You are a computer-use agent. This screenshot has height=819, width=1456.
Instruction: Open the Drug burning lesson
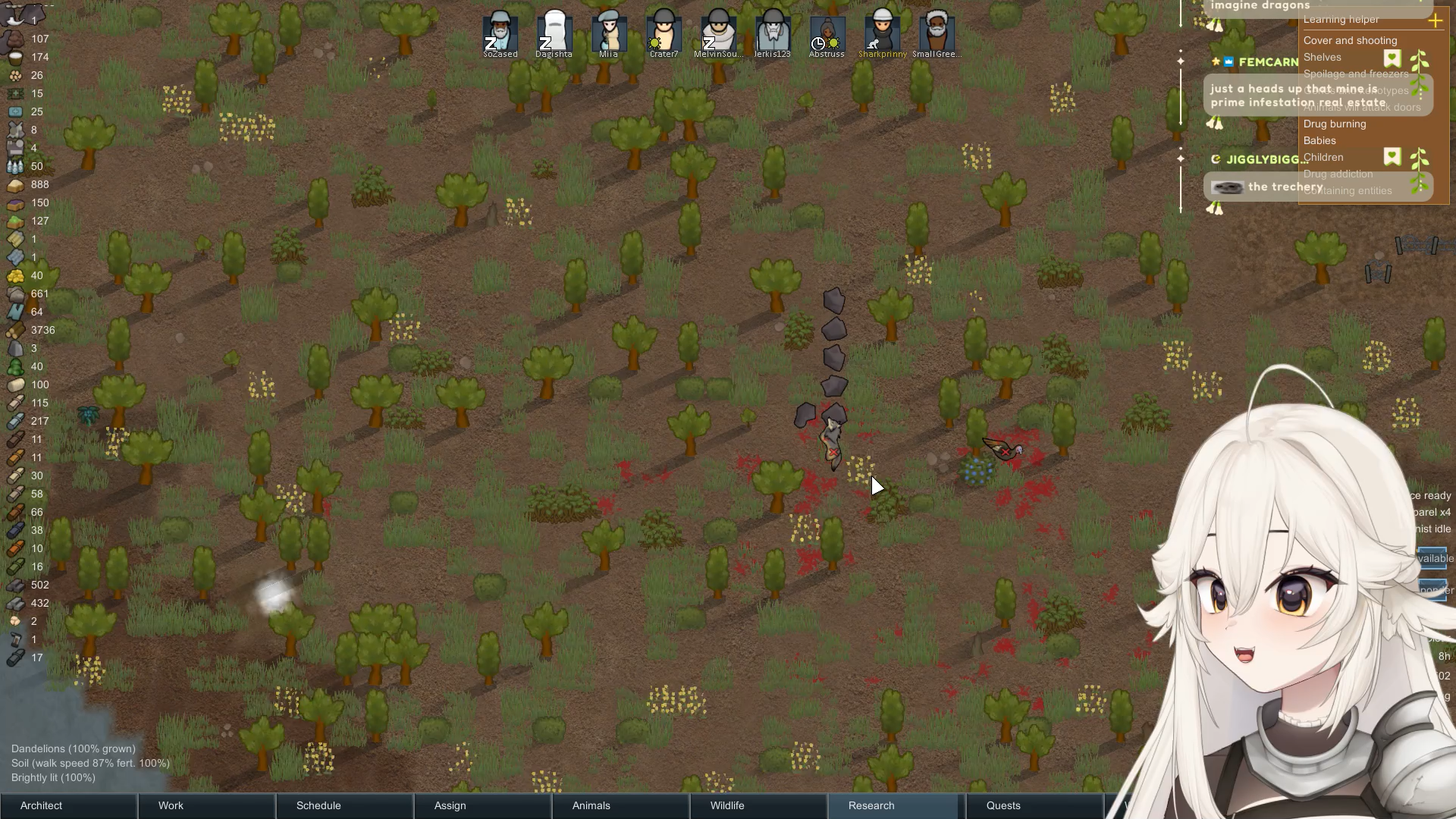pos(1335,124)
